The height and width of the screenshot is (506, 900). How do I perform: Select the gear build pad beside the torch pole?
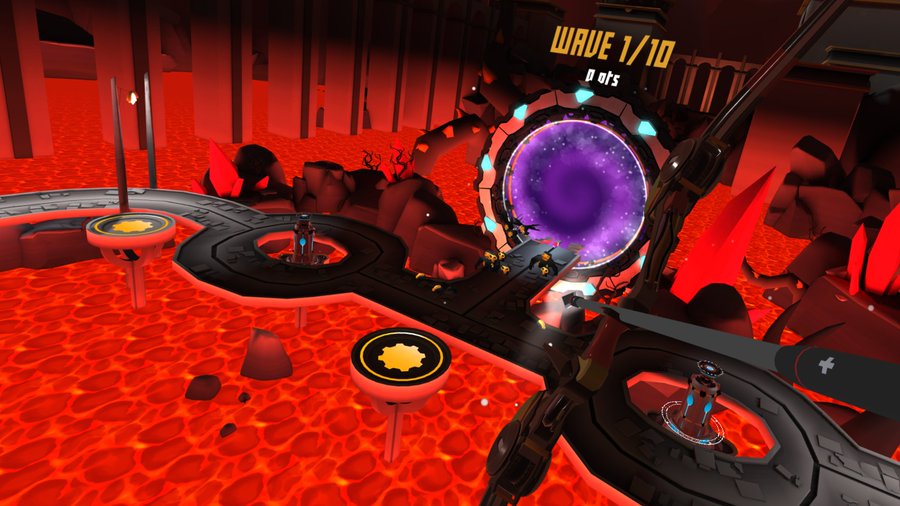pyautogui.click(x=130, y=227)
